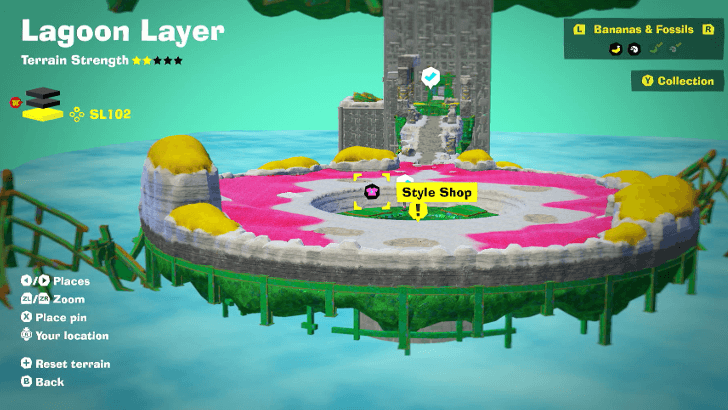Click the stacked layers selector icon

(x=42, y=104)
